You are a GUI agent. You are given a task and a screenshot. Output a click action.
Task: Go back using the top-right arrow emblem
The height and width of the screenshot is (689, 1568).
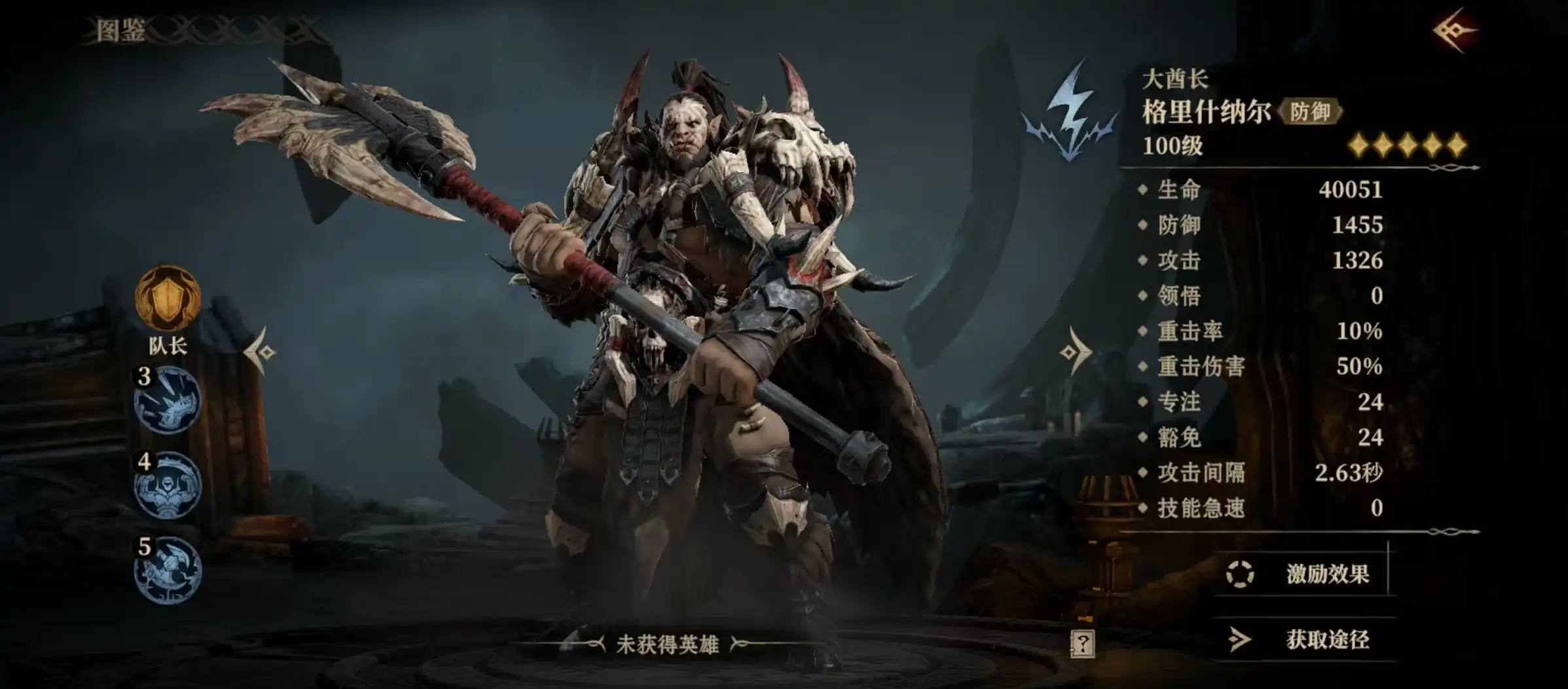[x=1453, y=30]
